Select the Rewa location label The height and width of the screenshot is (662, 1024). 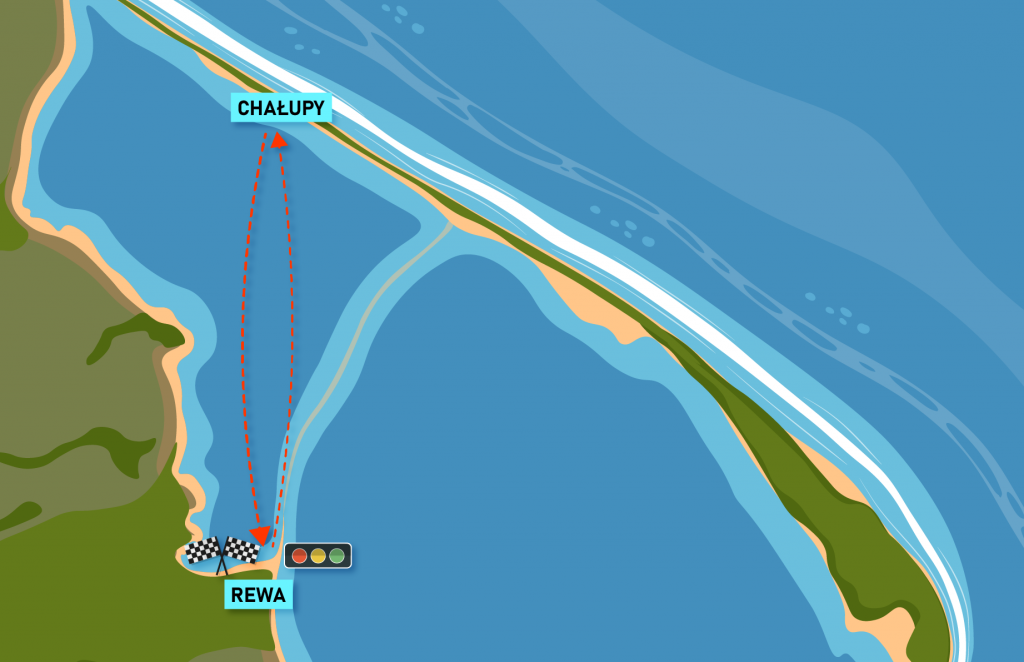click(259, 596)
